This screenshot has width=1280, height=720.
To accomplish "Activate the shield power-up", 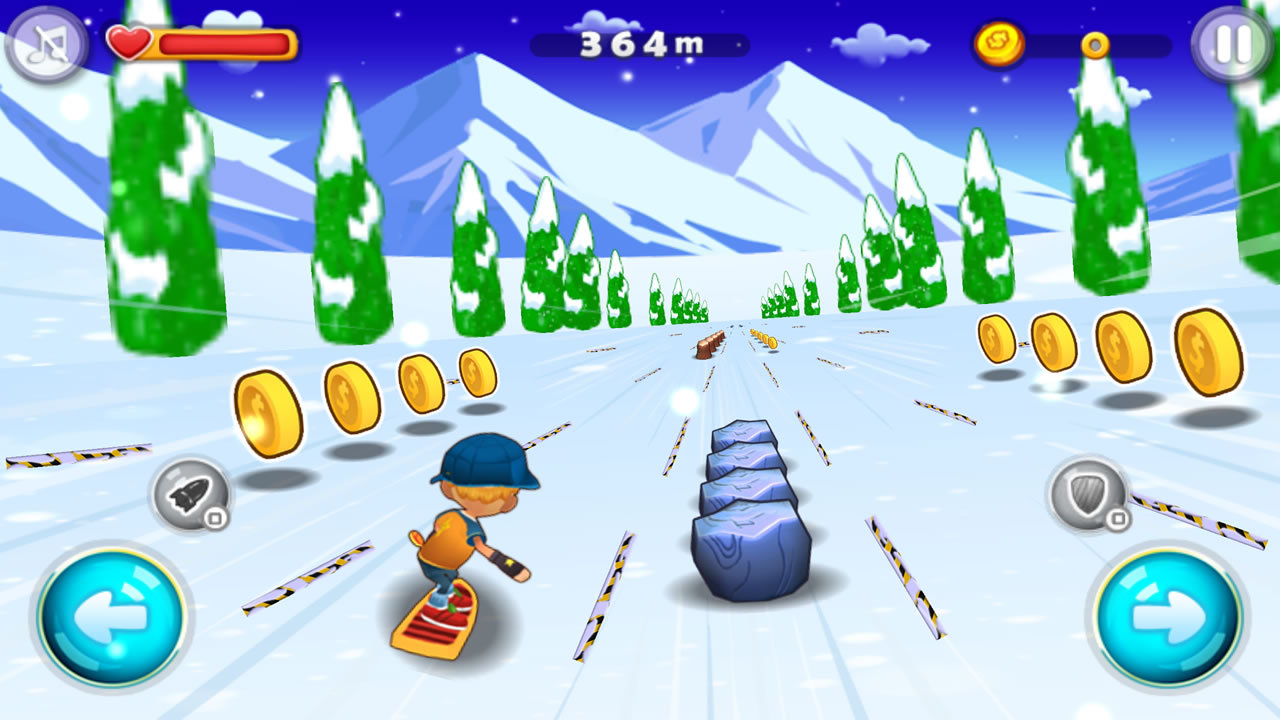I will point(1087,495).
